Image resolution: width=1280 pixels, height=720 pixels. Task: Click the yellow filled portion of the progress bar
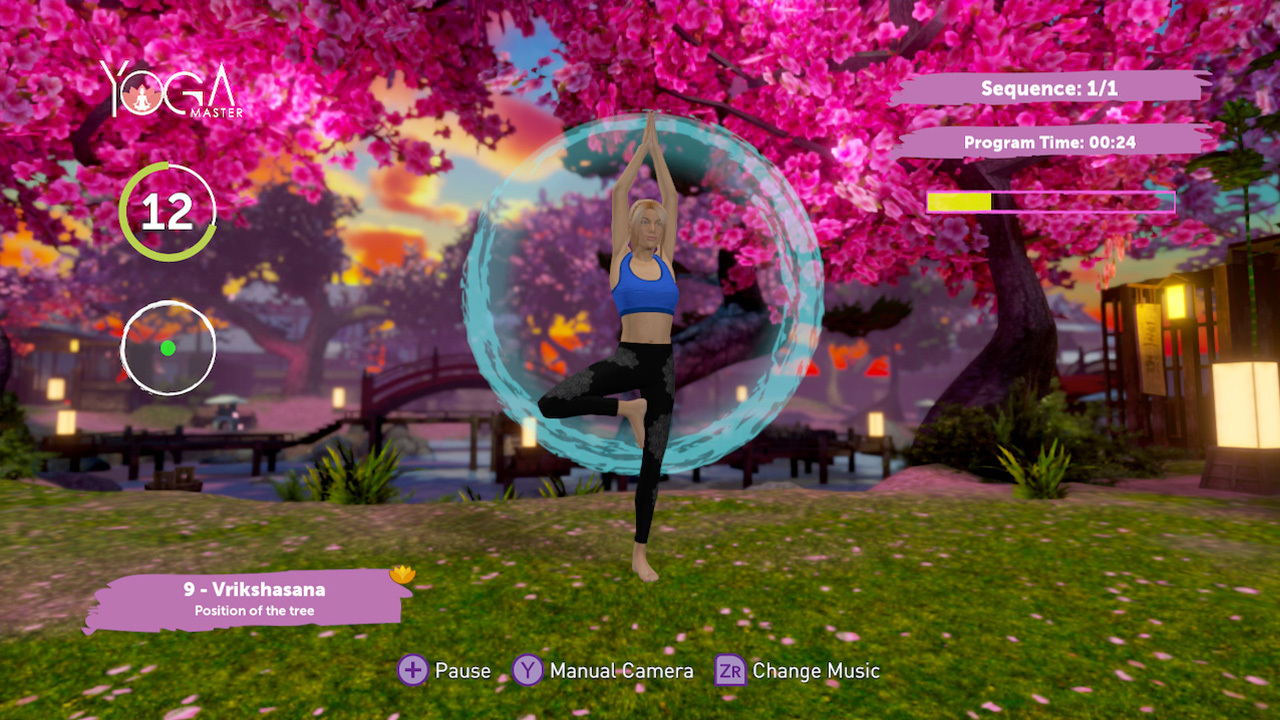click(x=958, y=203)
